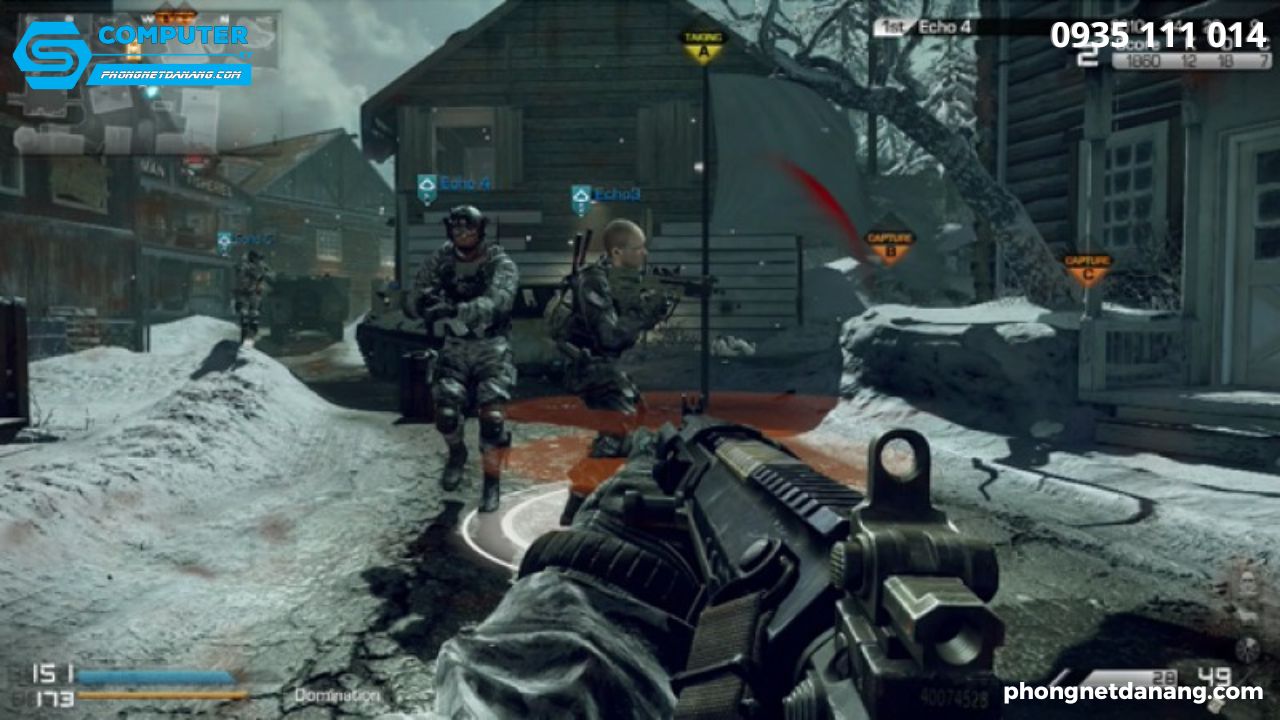Image resolution: width=1280 pixels, height=720 pixels.
Task: Click the Echo 4 teammate marker icon
Action: [x=429, y=184]
